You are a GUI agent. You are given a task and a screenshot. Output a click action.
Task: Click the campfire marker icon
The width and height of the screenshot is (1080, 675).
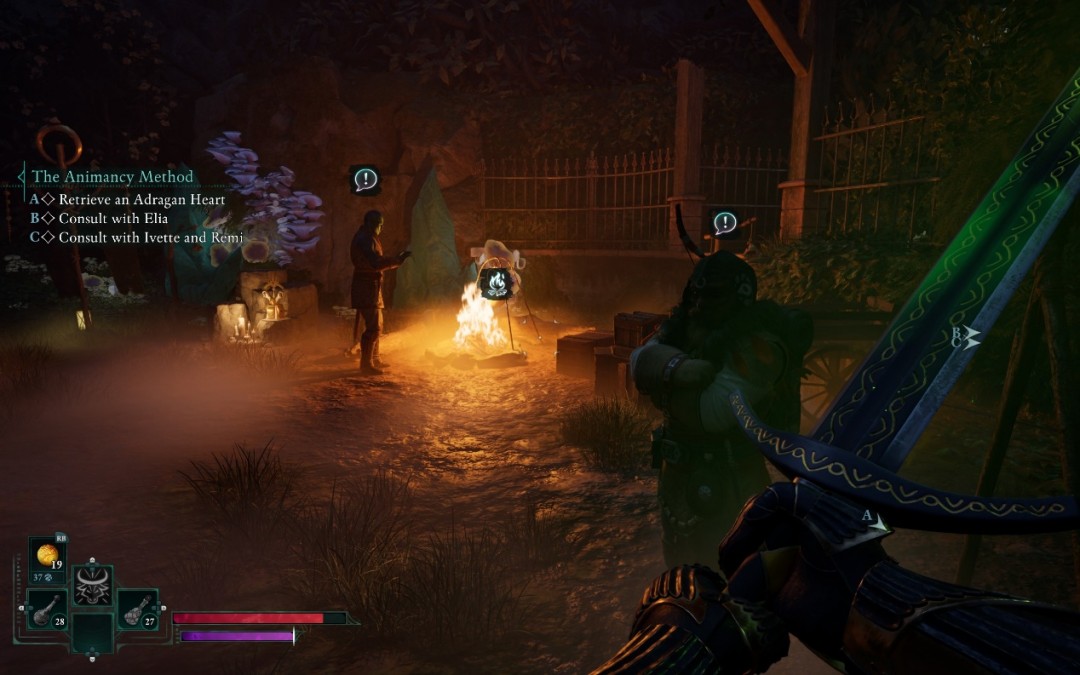[495, 284]
